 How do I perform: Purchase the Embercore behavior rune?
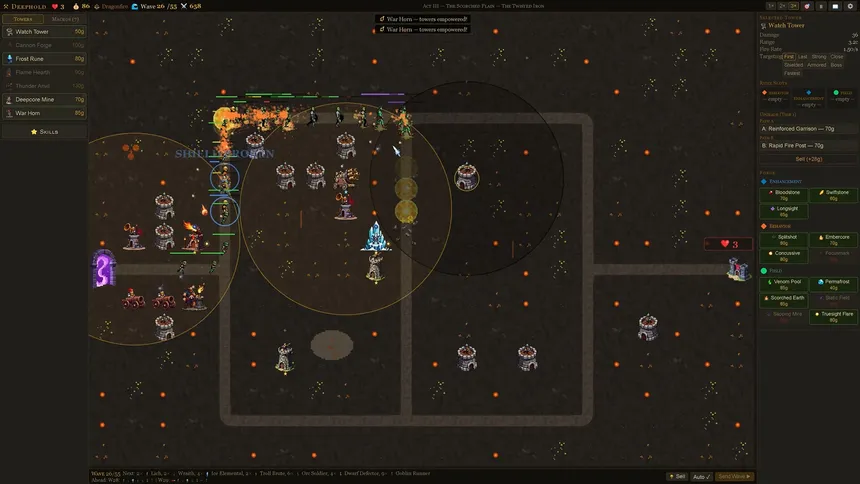coord(832,240)
